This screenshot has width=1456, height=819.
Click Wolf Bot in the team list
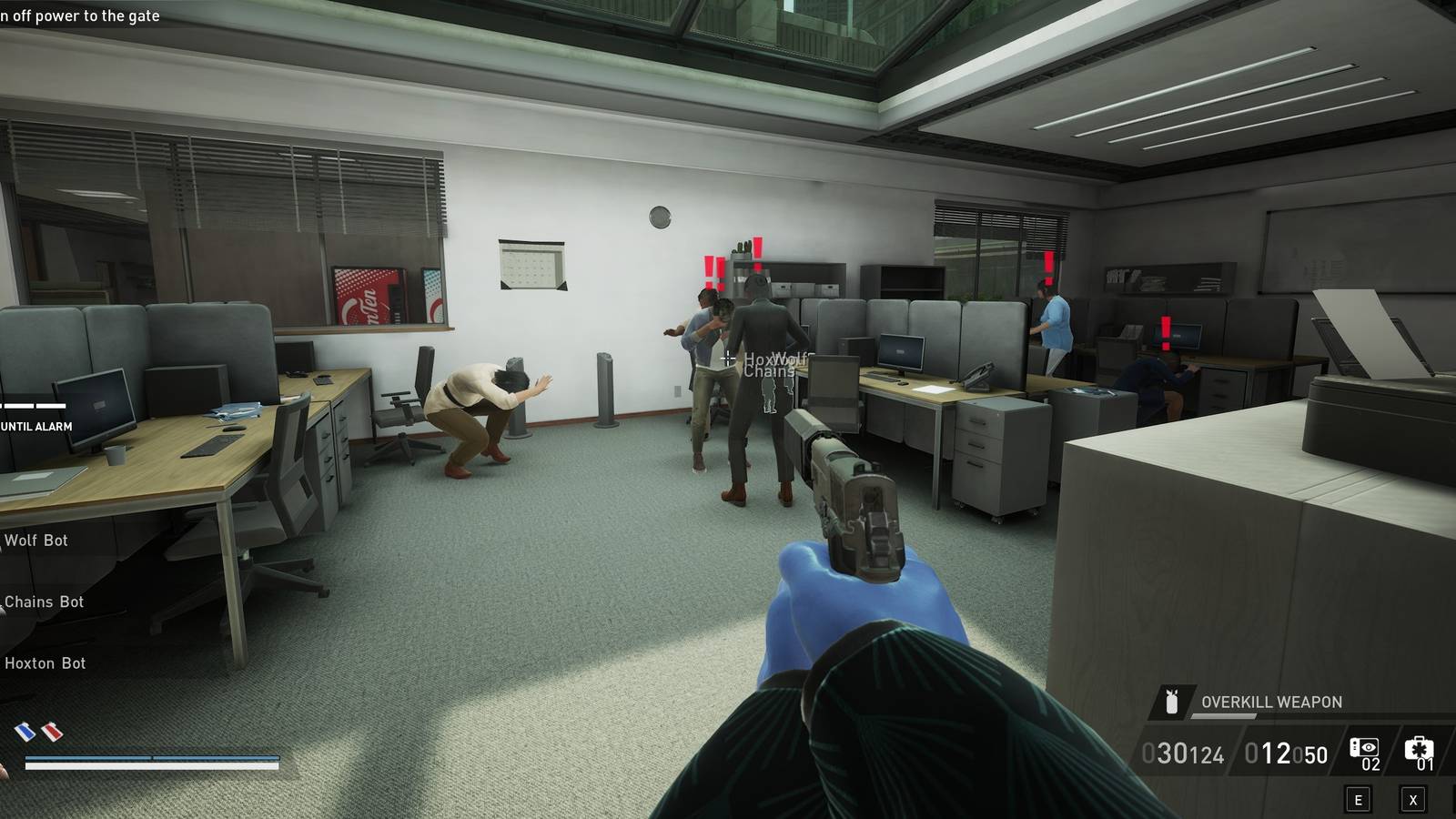click(36, 540)
